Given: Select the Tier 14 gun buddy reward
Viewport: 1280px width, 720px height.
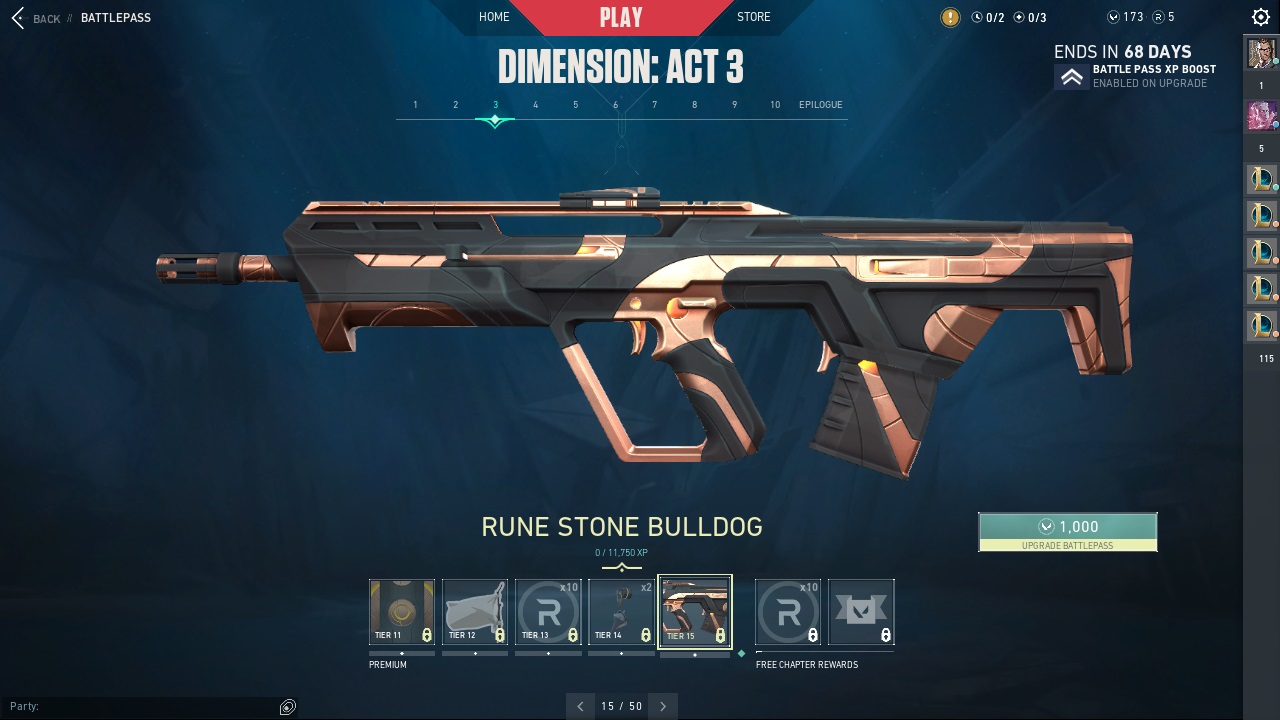Looking at the screenshot, I should 621,610.
